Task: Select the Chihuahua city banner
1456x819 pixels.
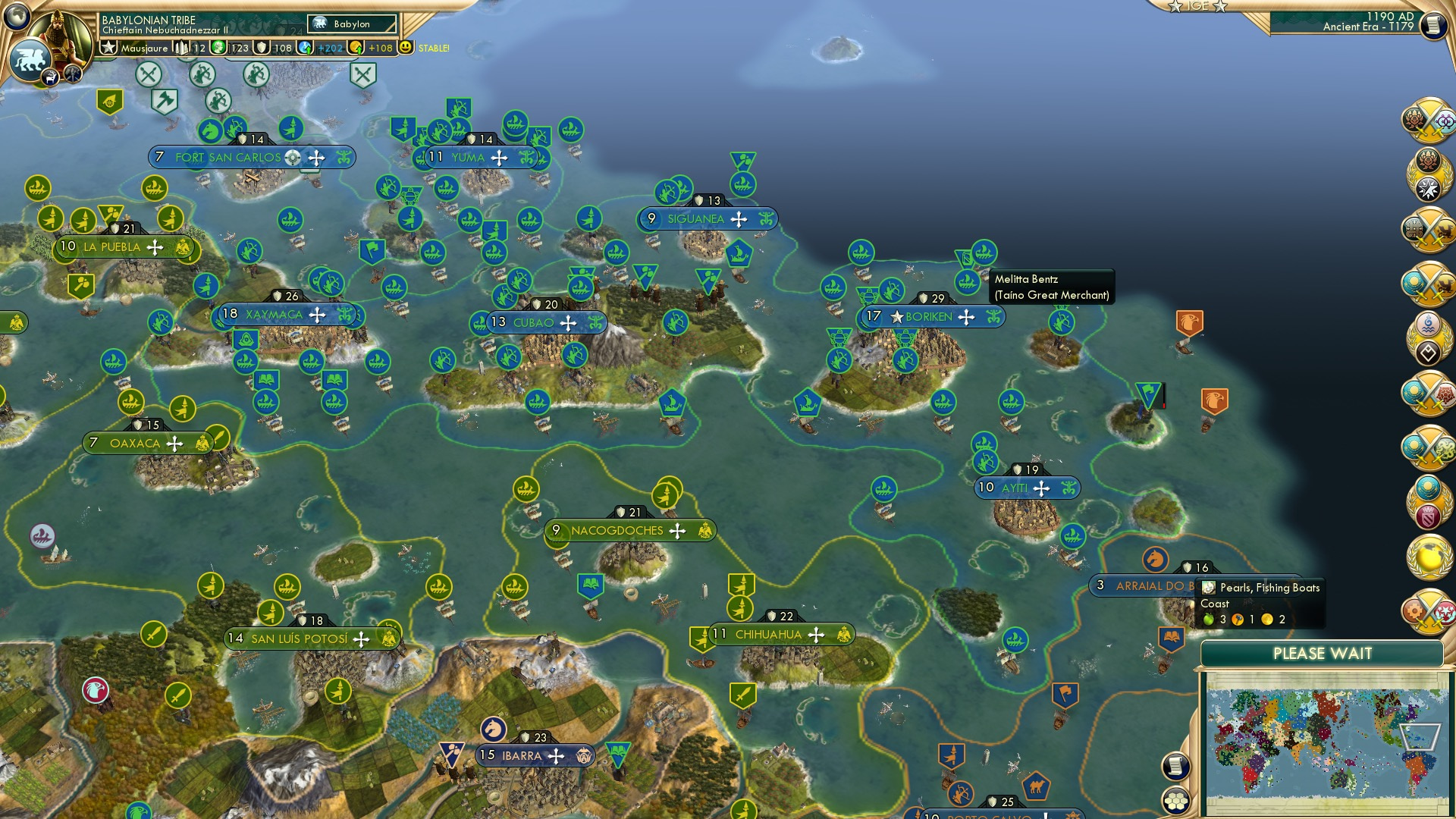Action: tap(767, 635)
